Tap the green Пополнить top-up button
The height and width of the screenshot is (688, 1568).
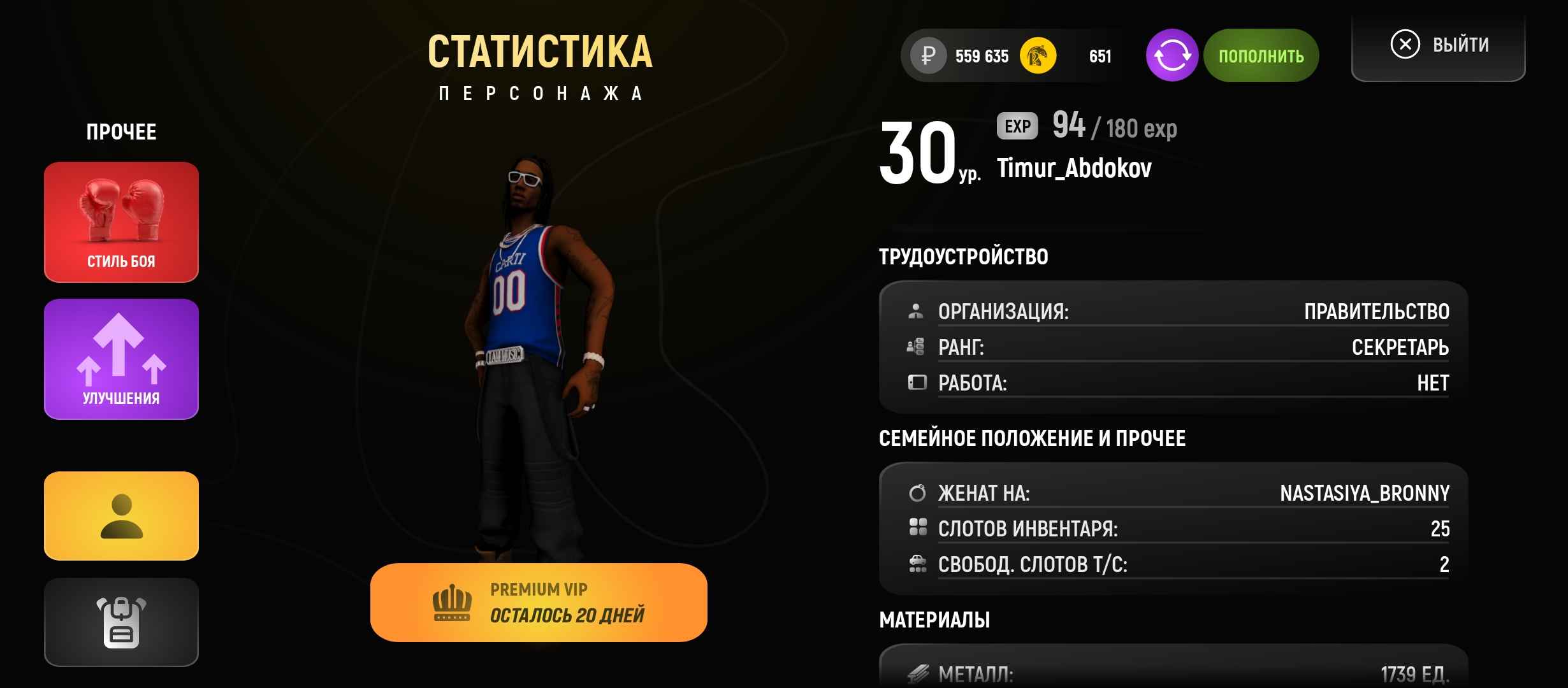pyautogui.click(x=1261, y=56)
